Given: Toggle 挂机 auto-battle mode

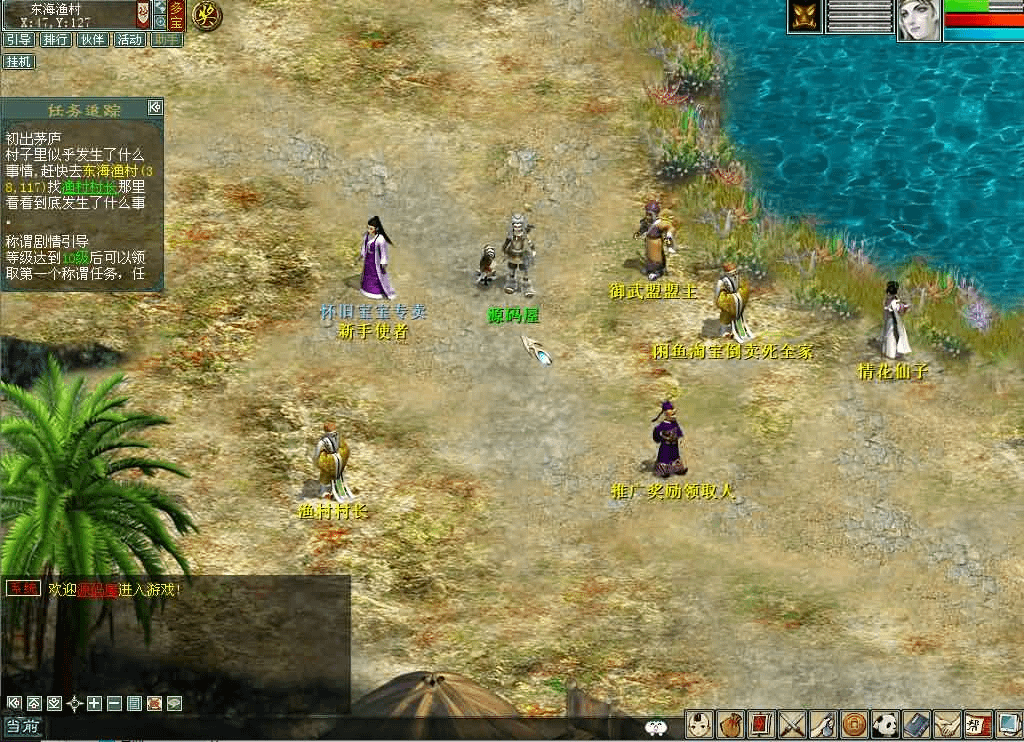Looking at the screenshot, I should coord(18,62).
